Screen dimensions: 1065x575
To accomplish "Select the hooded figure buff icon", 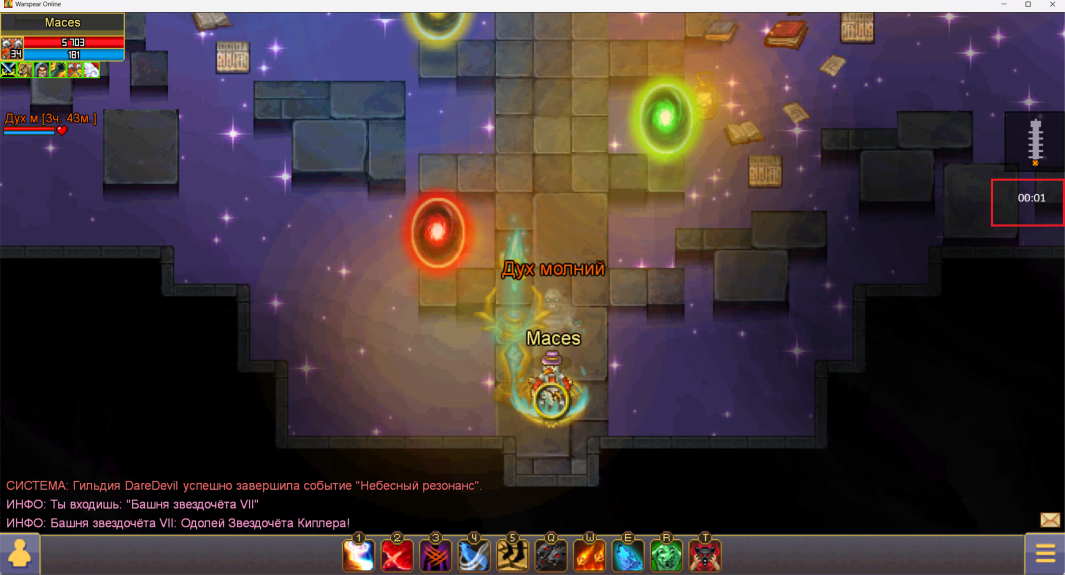I will click(42, 70).
